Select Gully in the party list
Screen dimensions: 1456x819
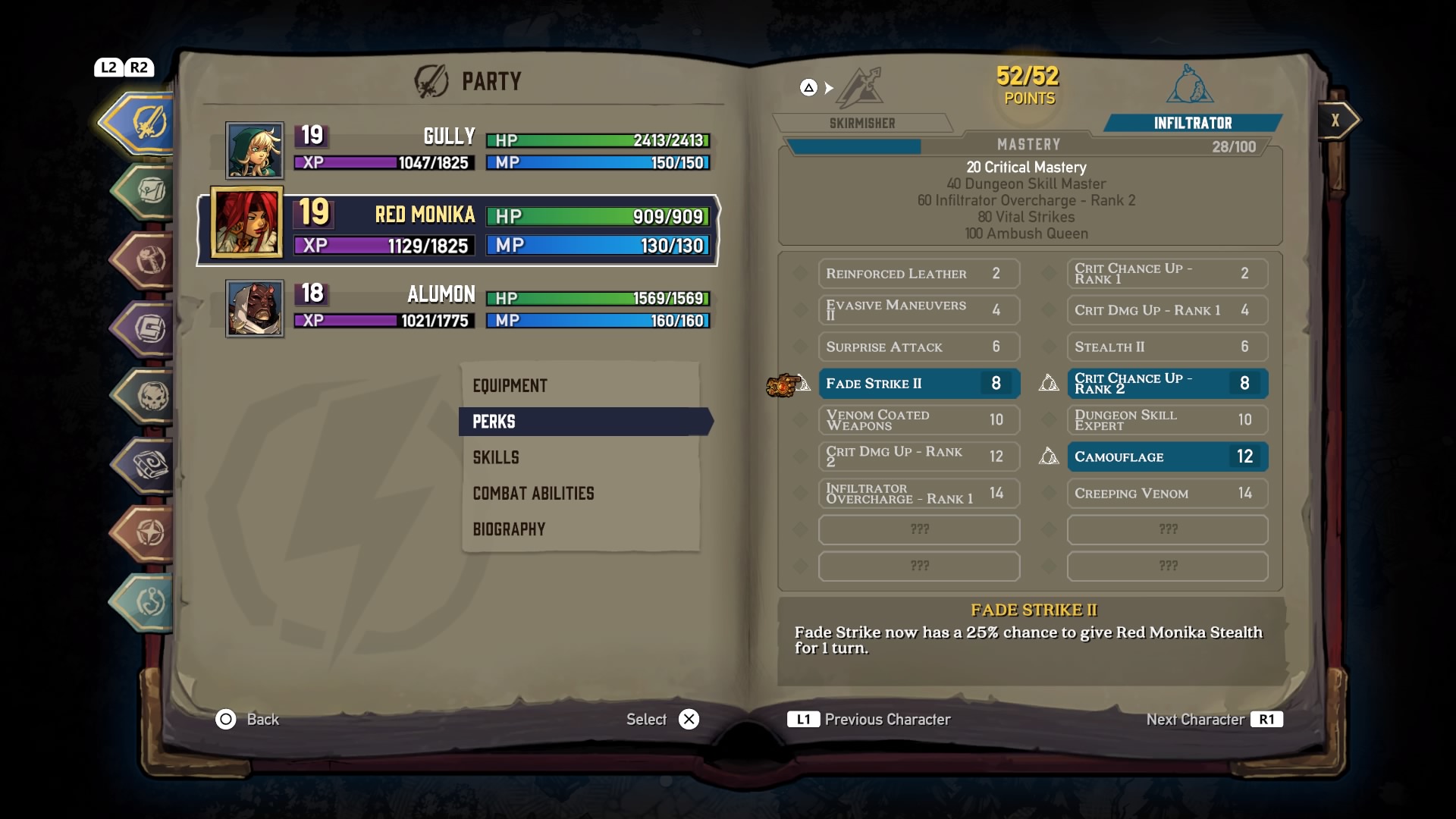pos(466,150)
